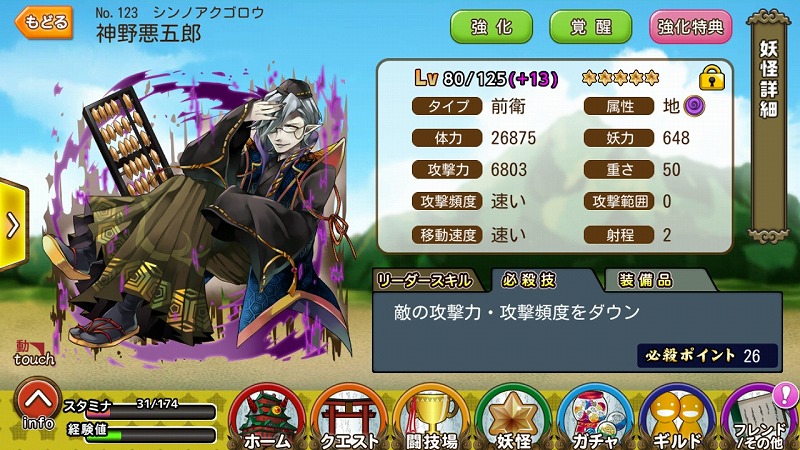The height and width of the screenshot is (450, 800).
Task: Open the ギルド guild menu
Action: click(x=678, y=416)
